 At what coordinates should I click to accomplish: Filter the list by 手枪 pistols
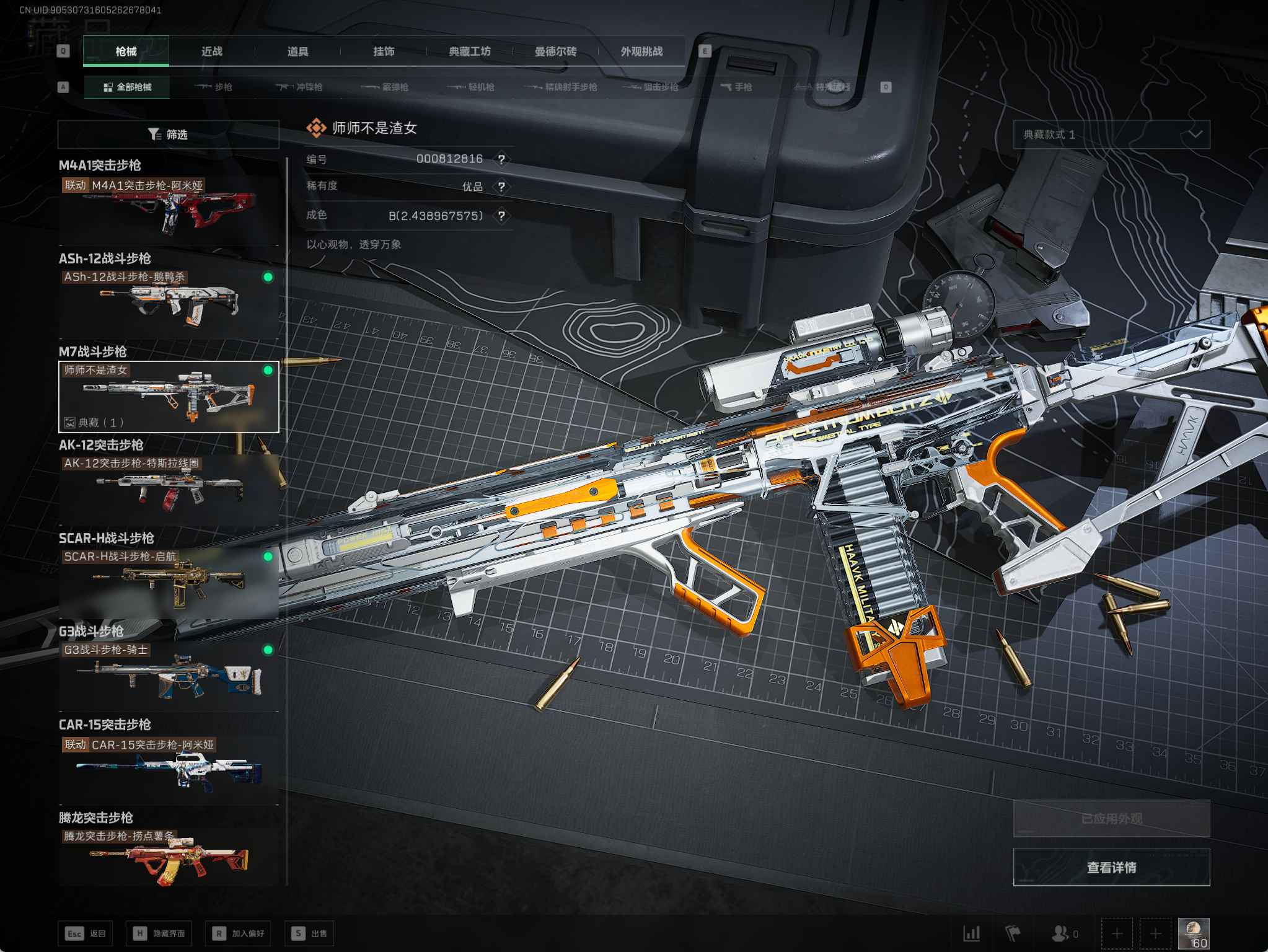tap(736, 87)
